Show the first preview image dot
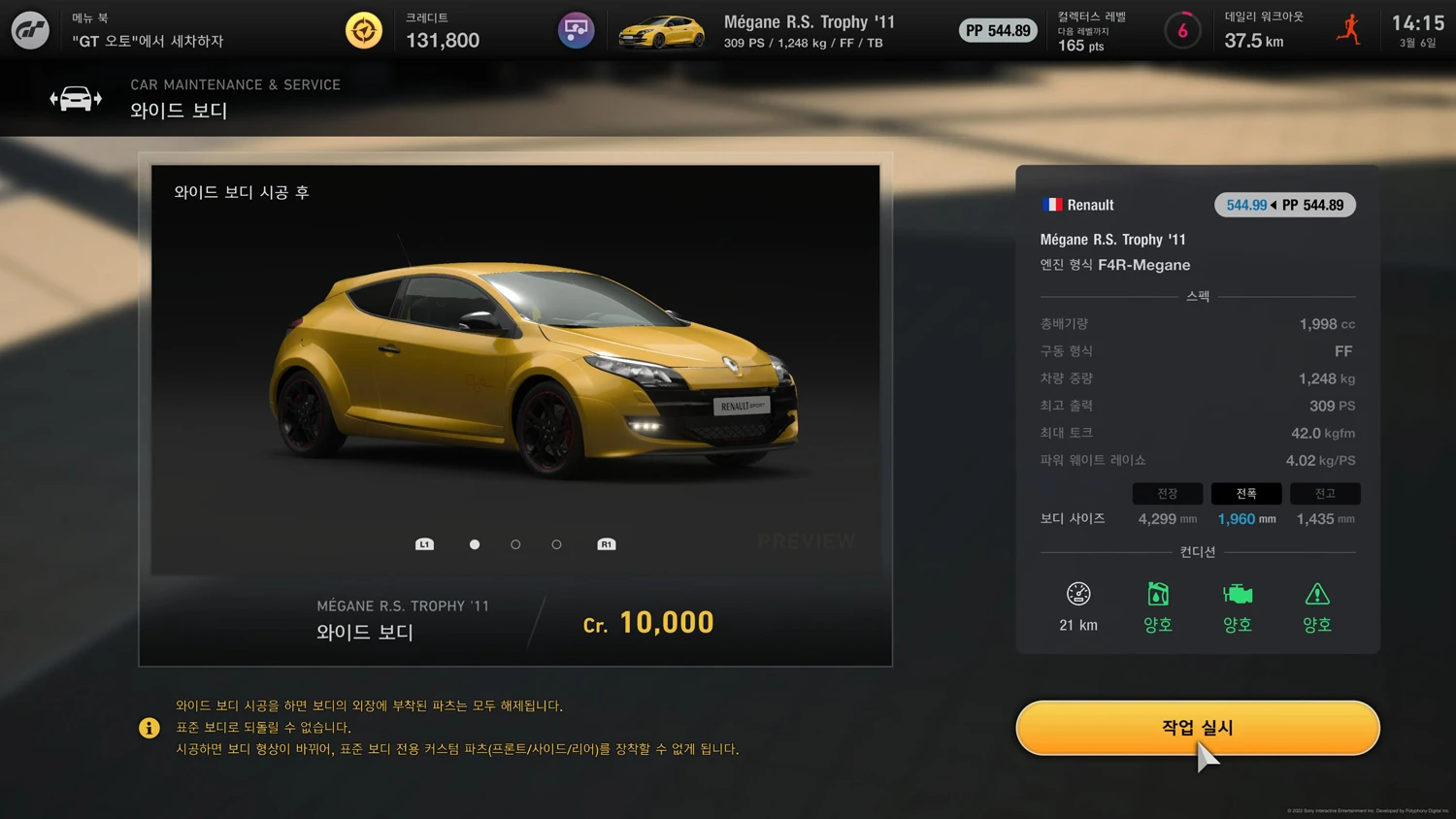The width and height of the screenshot is (1456, 819). (x=475, y=544)
